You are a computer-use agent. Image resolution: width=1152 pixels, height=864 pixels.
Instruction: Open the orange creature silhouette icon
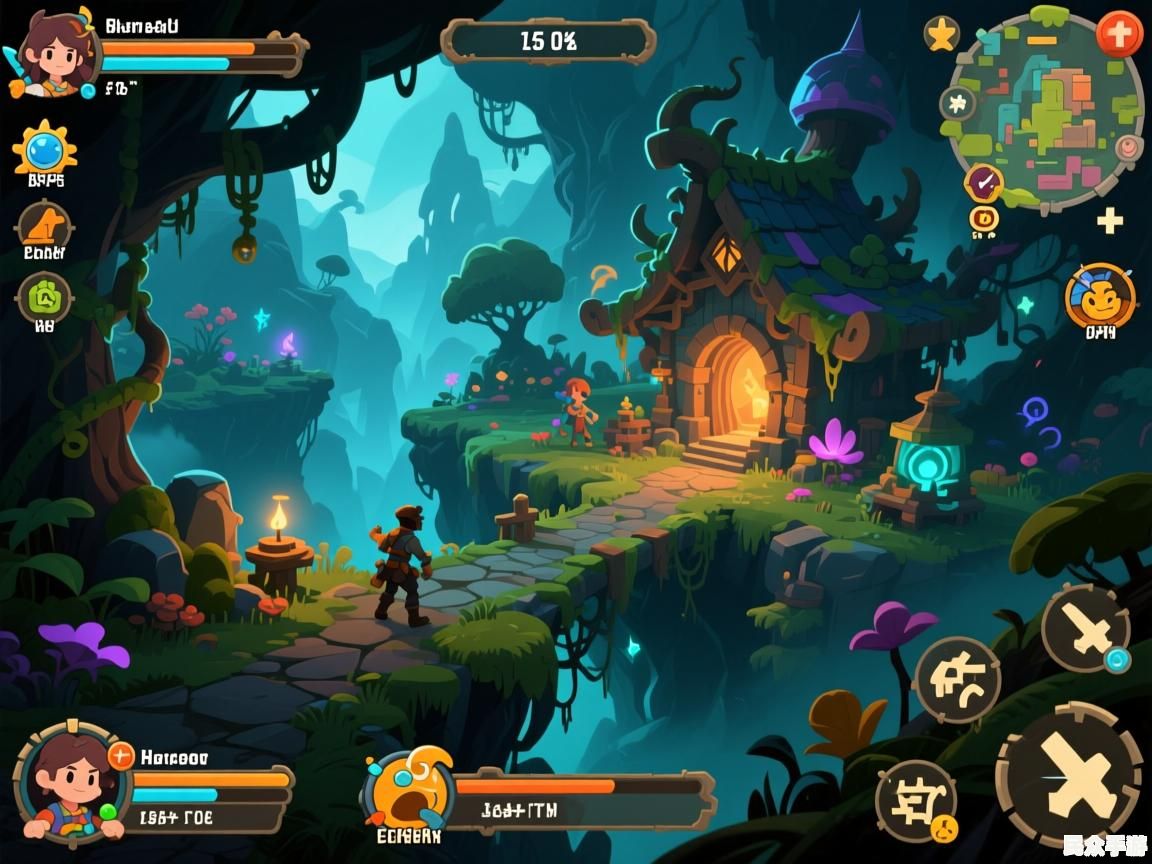pyautogui.click(x=44, y=226)
